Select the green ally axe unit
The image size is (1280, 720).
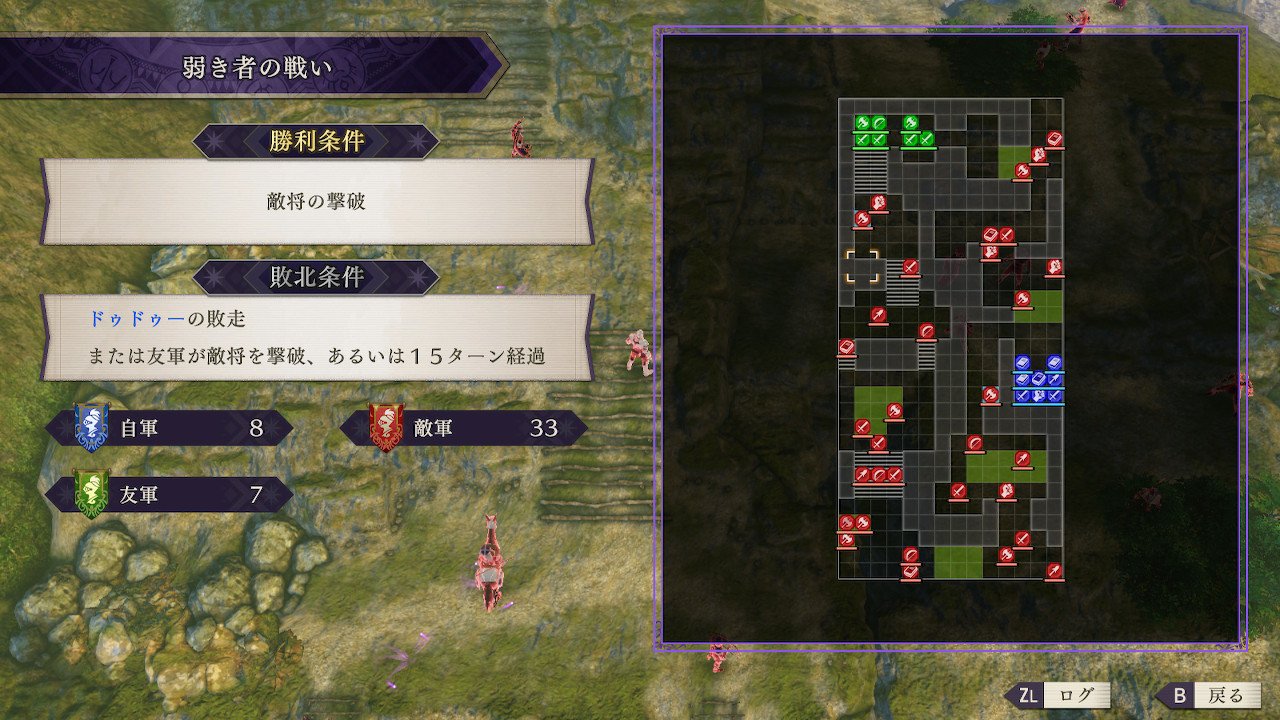pos(863,121)
